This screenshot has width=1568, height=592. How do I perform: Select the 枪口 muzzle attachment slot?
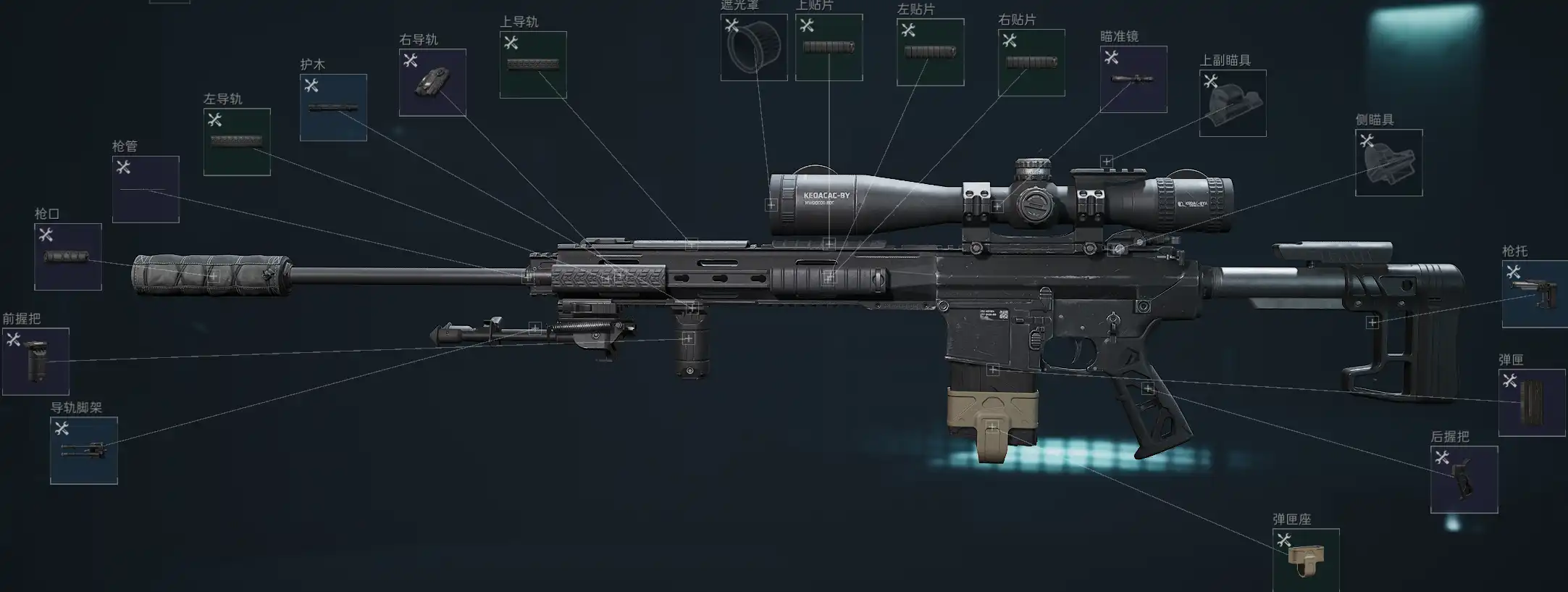coord(68,257)
